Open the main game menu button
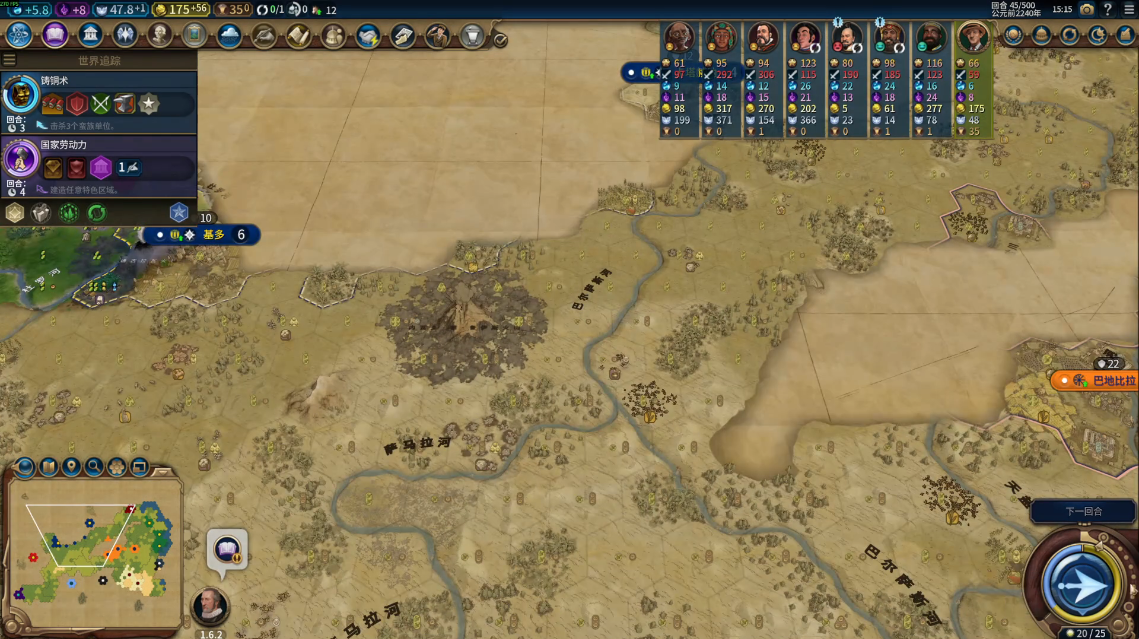 click(1128, 9)
